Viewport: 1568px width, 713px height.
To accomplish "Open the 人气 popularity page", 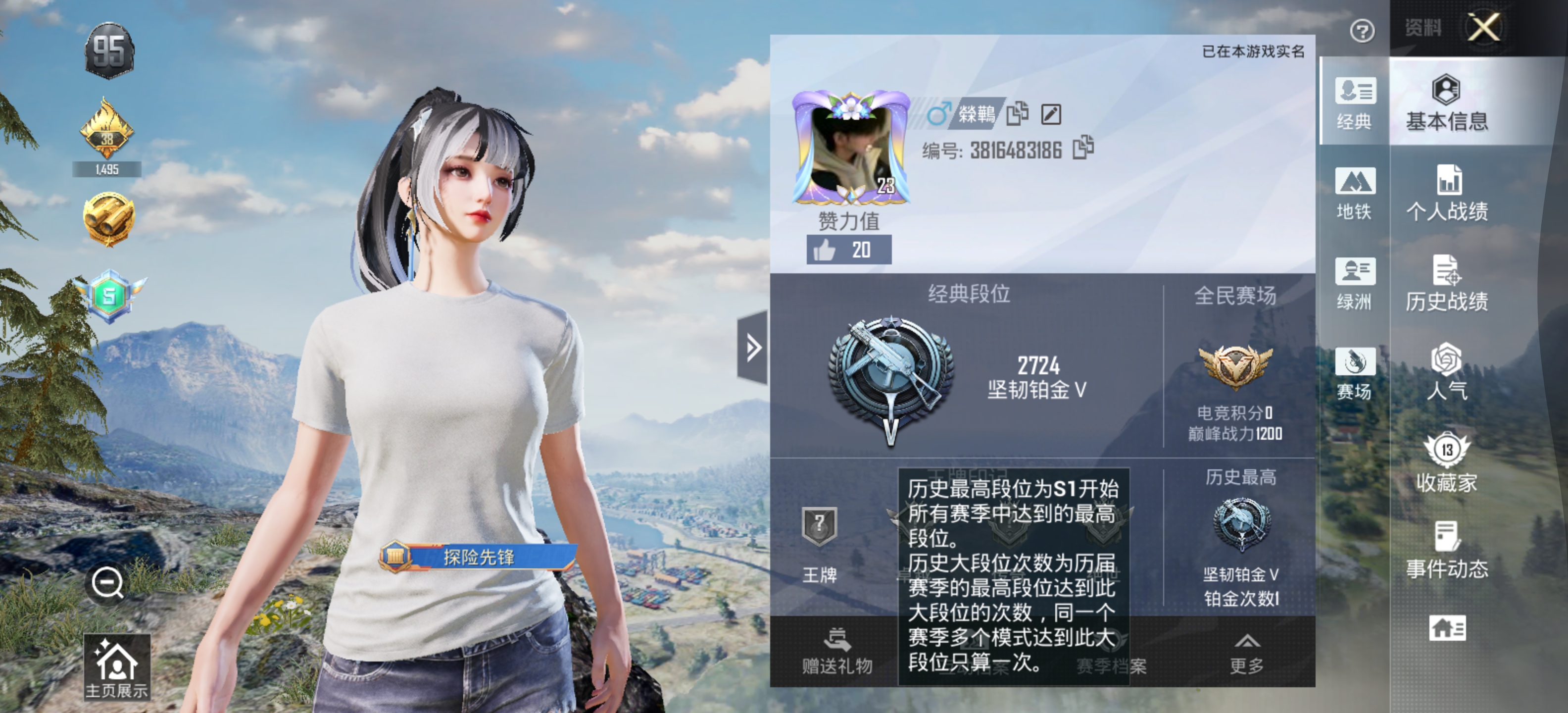I will tap(1447, 371).
